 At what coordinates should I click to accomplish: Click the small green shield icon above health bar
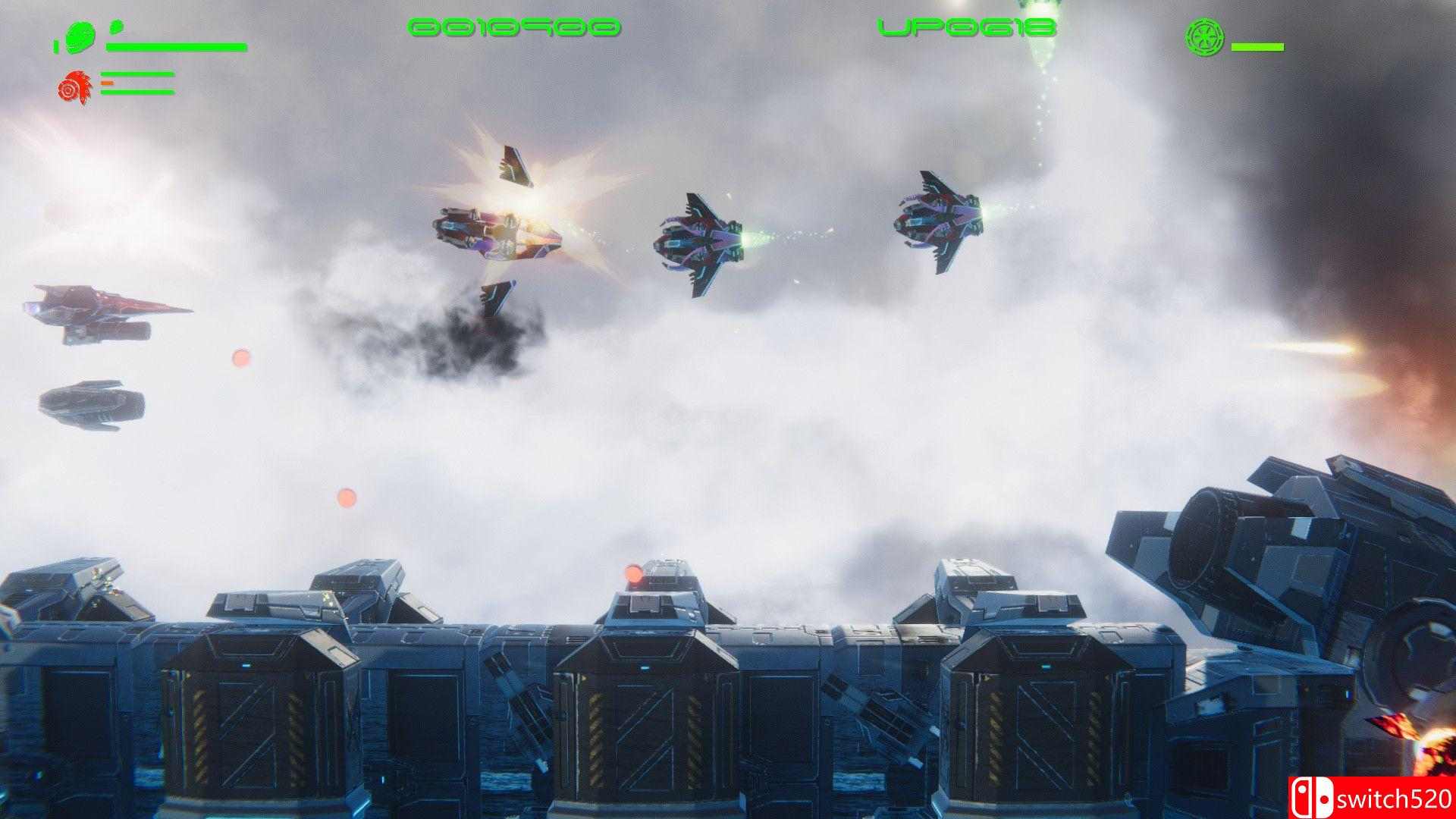pyautogui.click(x=115, y=27)
